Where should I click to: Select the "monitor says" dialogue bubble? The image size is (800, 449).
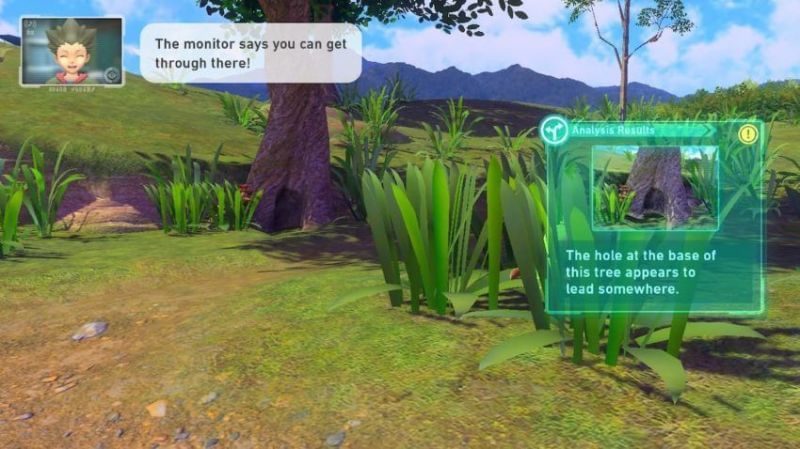point(250,53)
